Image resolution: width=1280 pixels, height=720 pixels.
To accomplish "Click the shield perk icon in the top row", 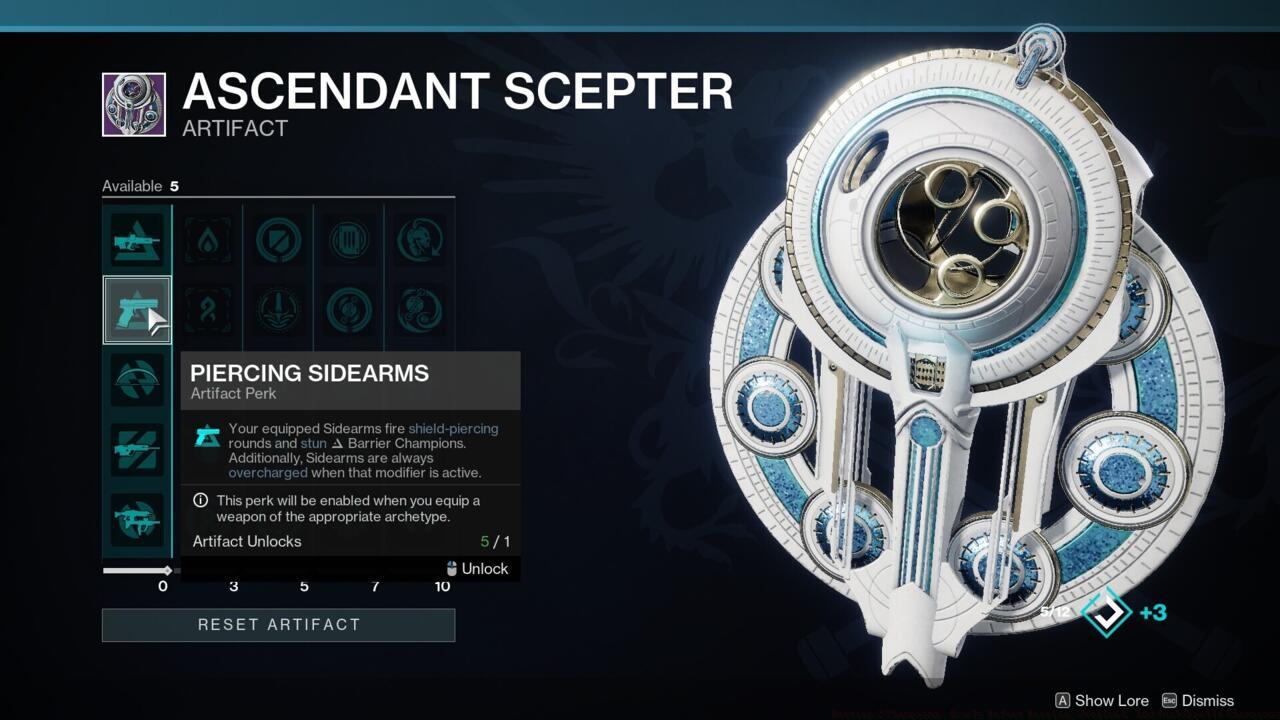I will [x=277, y=240].
